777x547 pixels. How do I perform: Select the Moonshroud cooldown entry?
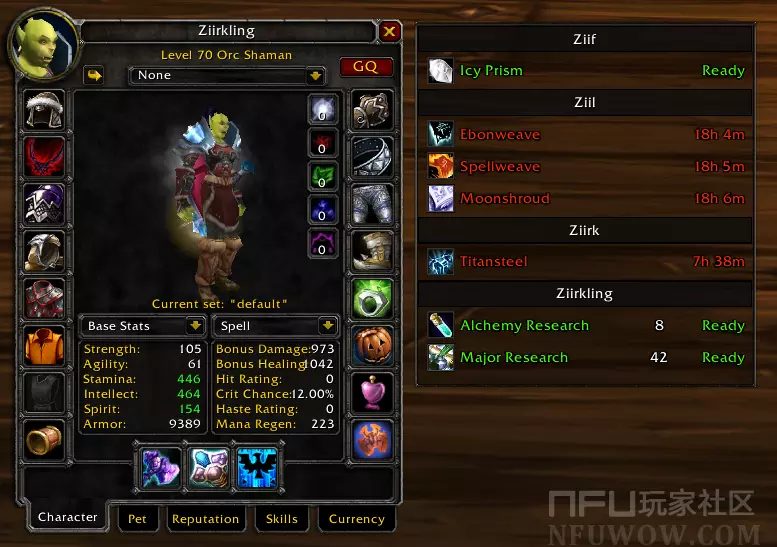[585, 198]
